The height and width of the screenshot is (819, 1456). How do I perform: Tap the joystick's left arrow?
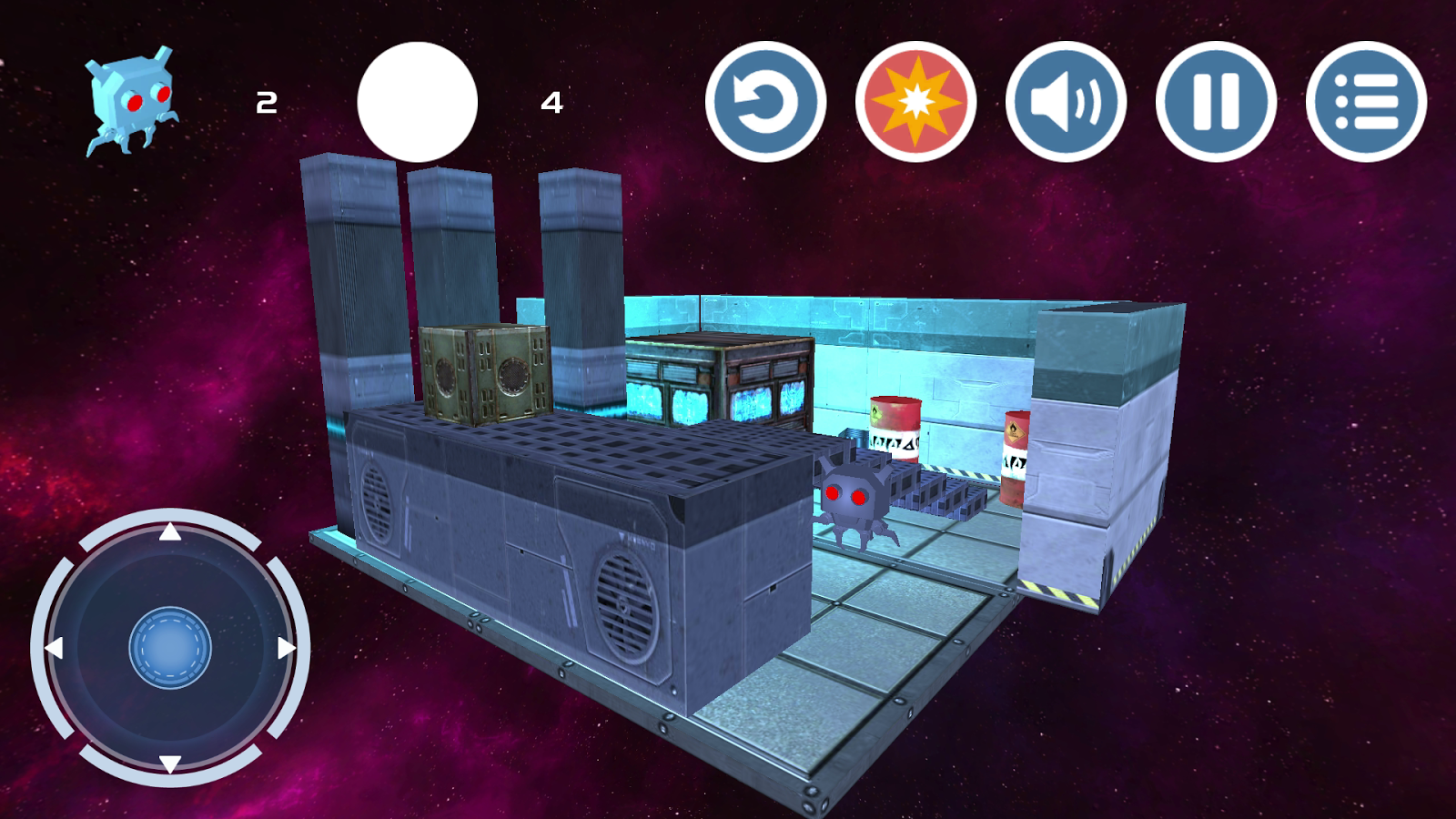(x=55, y=648)
